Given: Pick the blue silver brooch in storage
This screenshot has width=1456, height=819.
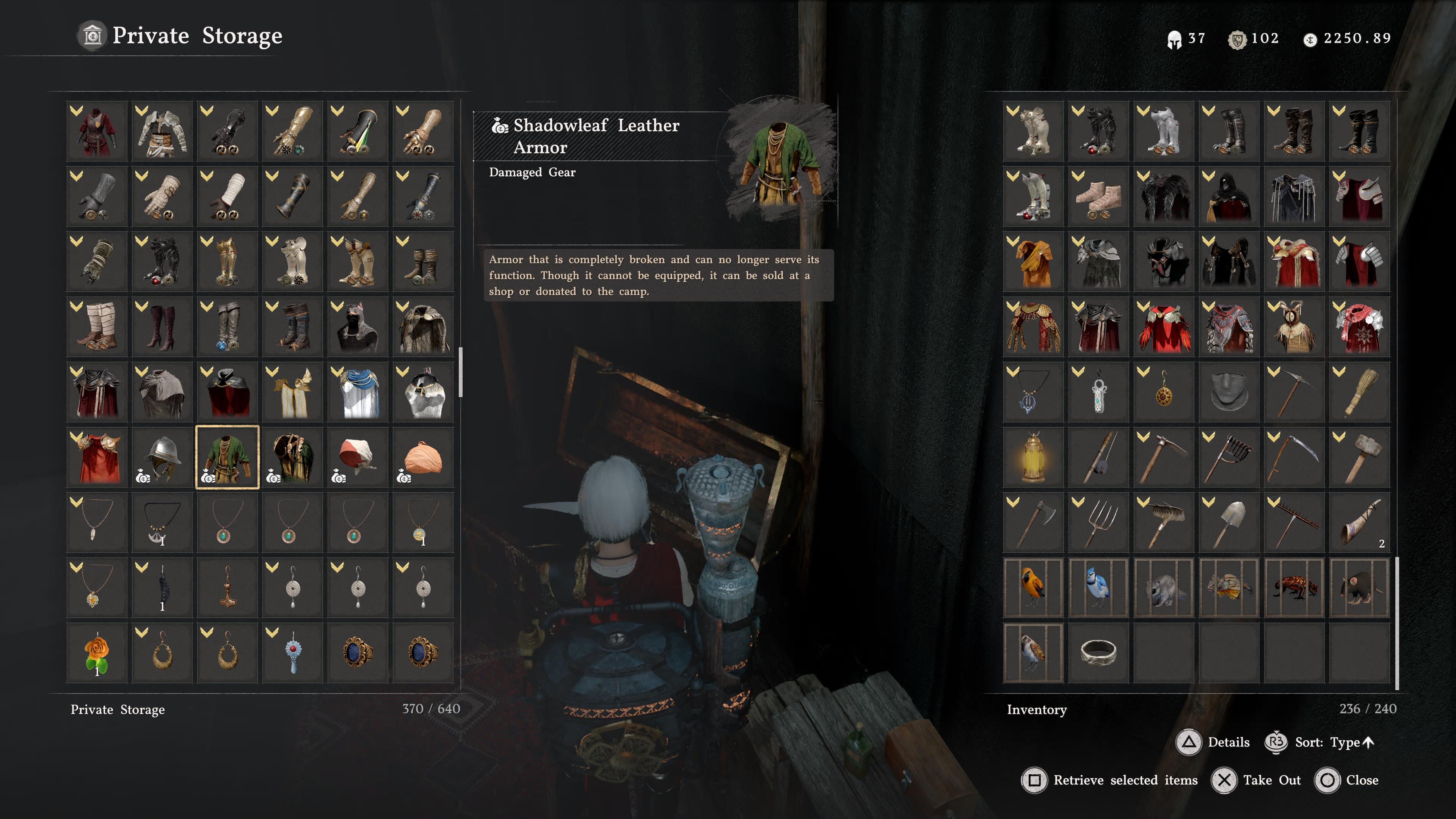Looking at the screenshot, I should 292,652.
